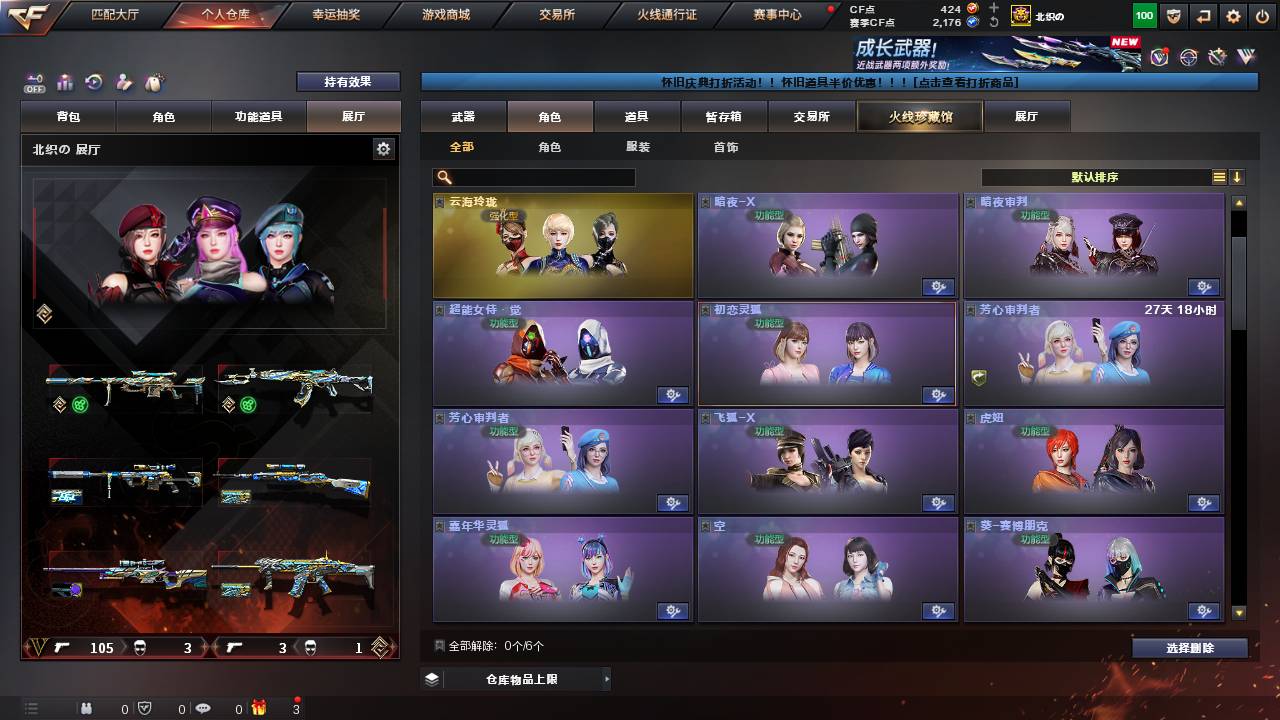Screen dimensions: 1280x720
Task: Open the chat bubble icon in the bottom bar
Action: 205,707
